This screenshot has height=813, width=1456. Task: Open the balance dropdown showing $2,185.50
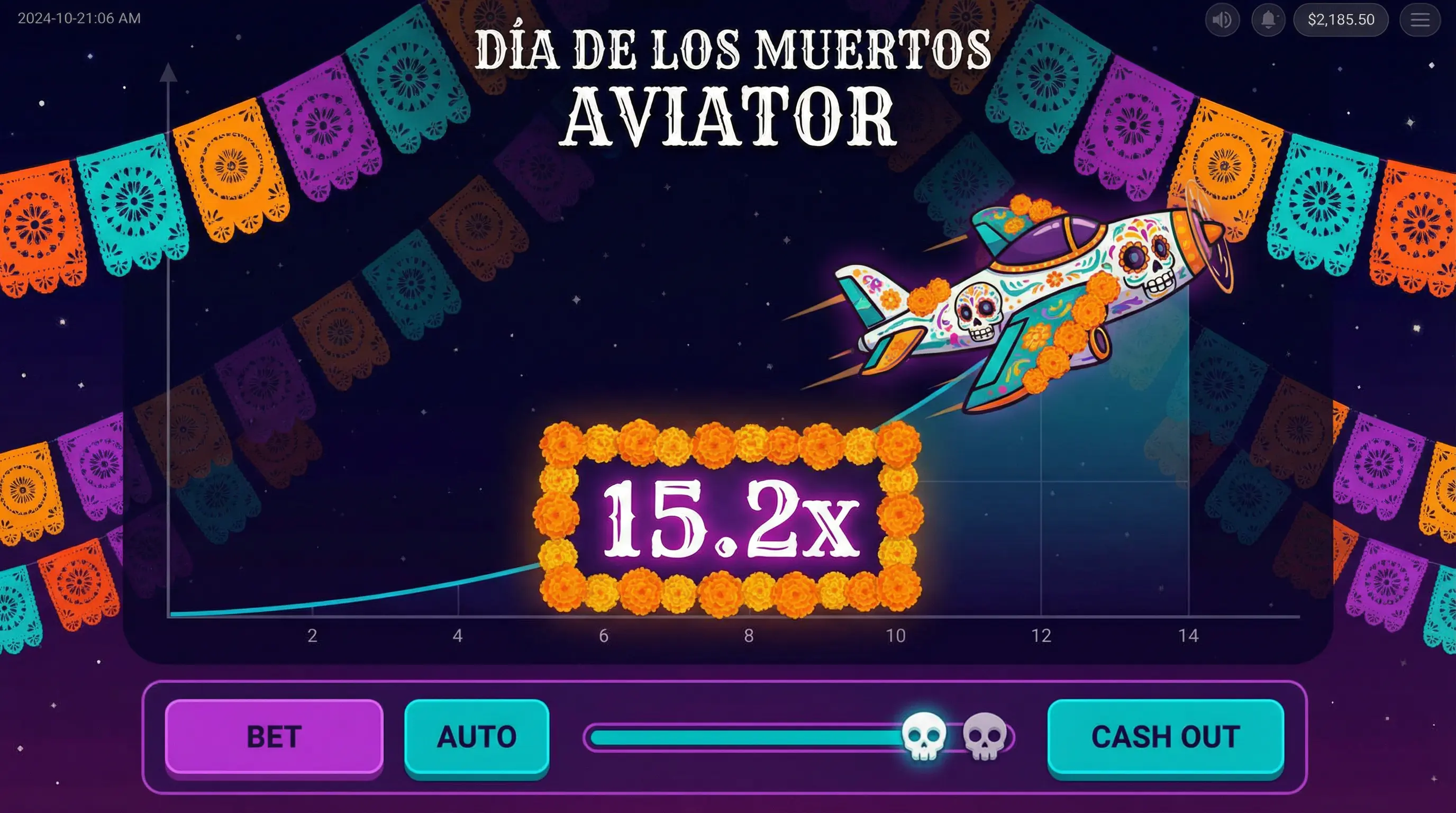pos(1340,20)
